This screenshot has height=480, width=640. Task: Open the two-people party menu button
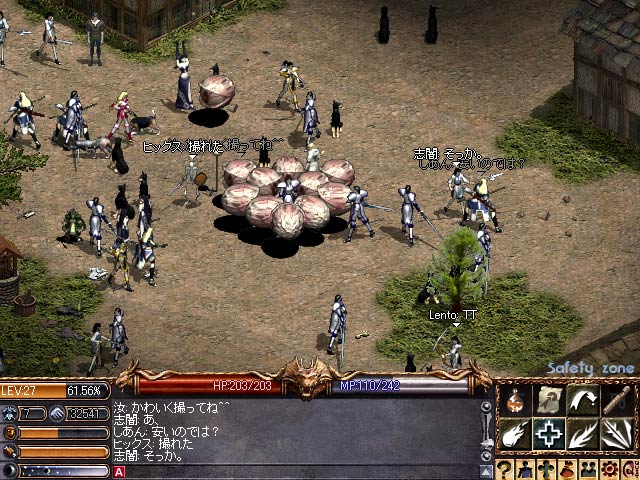coord(589,469)
